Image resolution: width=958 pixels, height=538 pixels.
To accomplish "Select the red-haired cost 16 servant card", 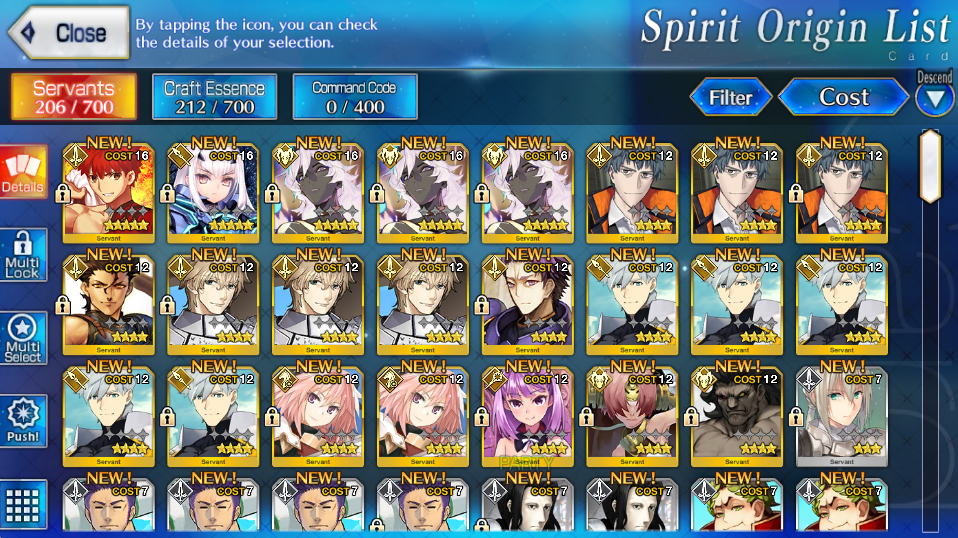I will point(108,190).
